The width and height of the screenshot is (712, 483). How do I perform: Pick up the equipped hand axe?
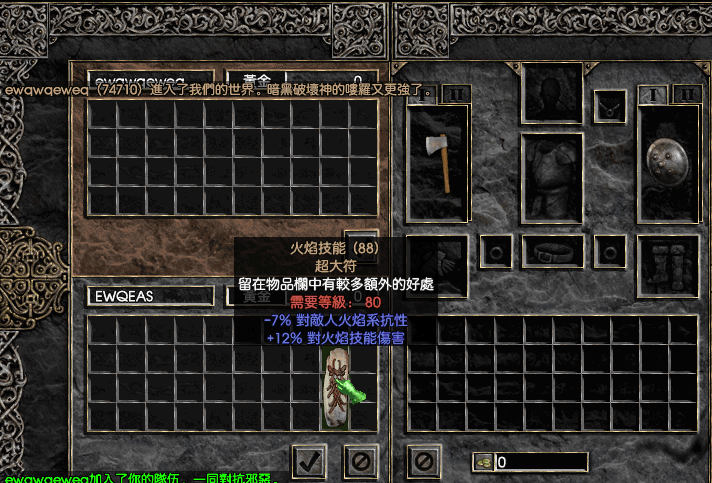tap(438, 162)
